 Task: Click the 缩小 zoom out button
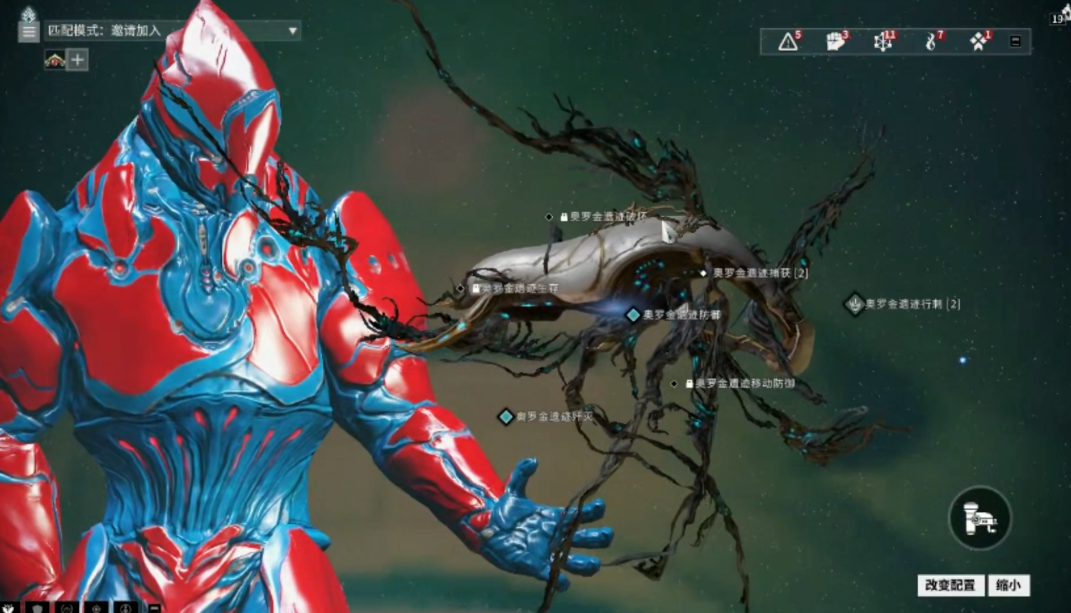(1009, 586)
